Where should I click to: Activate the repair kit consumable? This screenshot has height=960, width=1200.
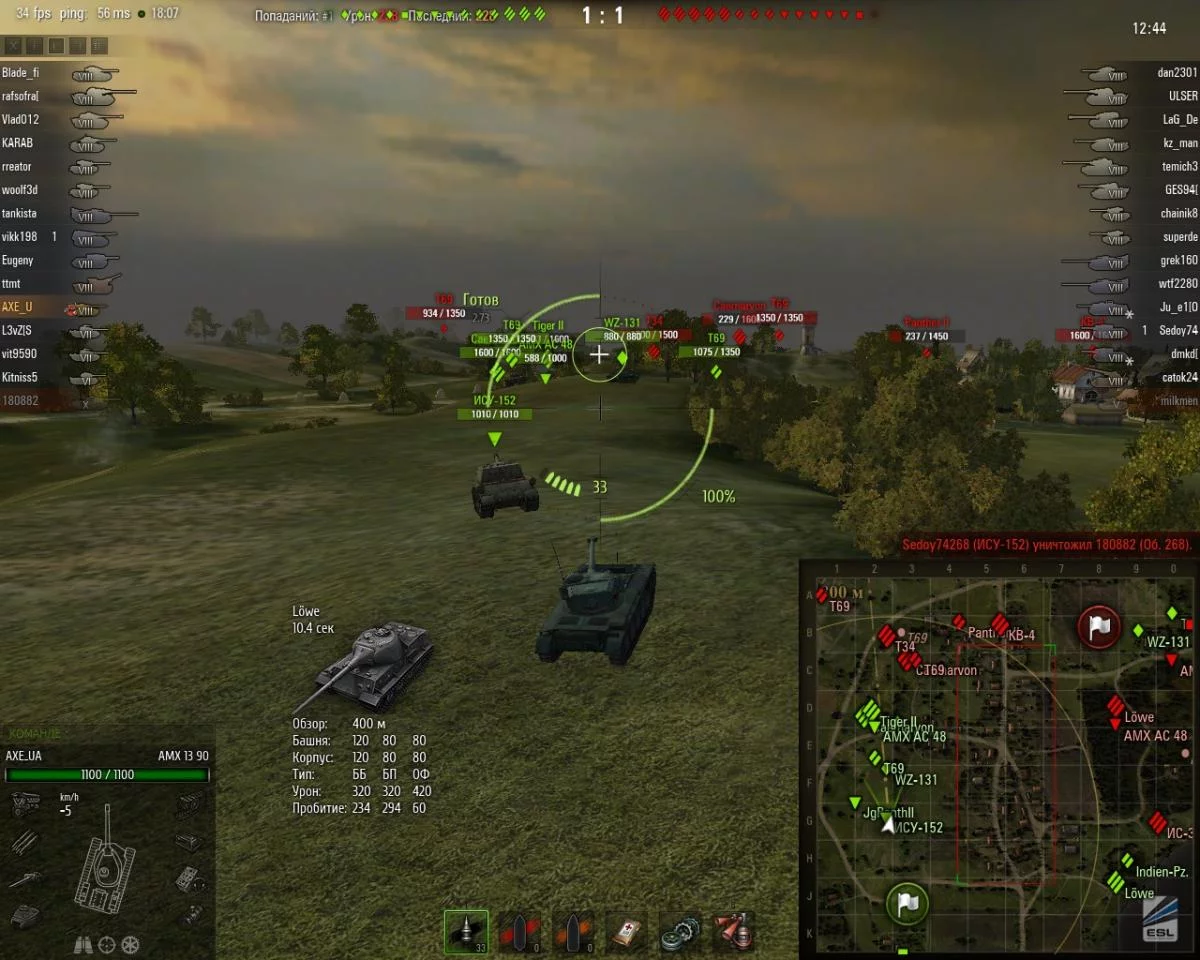click(681, 932)
